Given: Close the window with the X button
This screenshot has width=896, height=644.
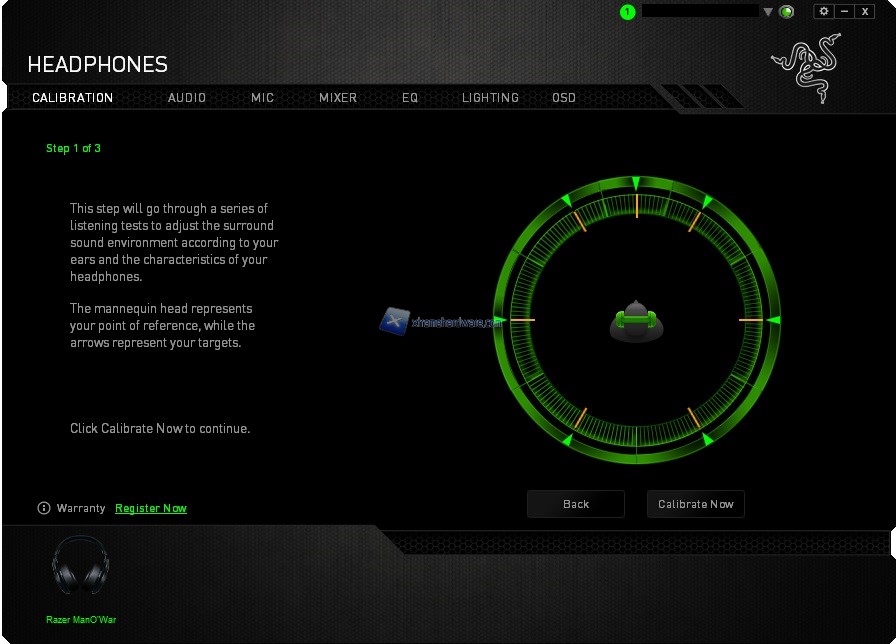Looking at the screenshot, I should 866,11.
